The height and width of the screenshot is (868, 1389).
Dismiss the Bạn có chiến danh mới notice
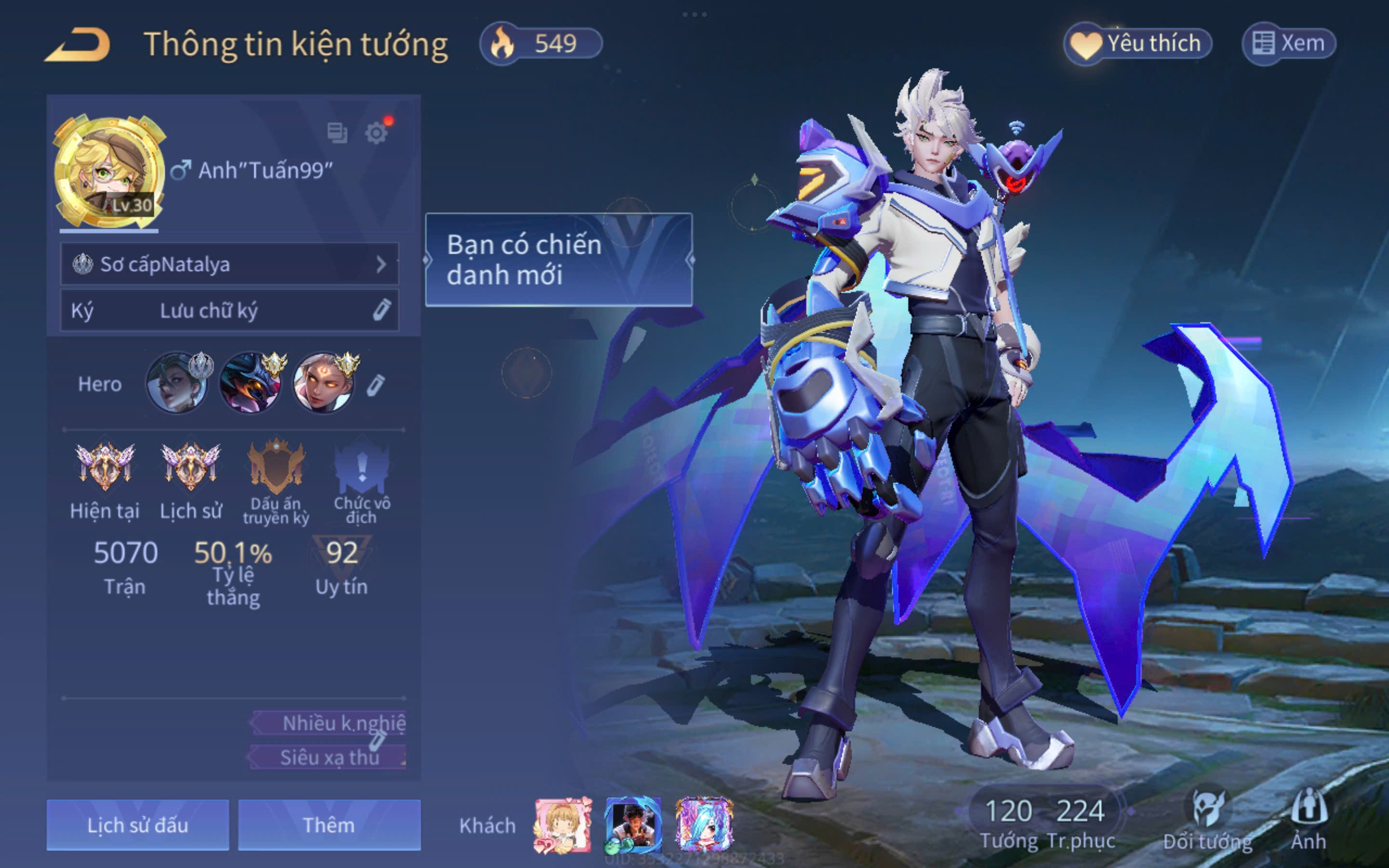tap(558, 259)
